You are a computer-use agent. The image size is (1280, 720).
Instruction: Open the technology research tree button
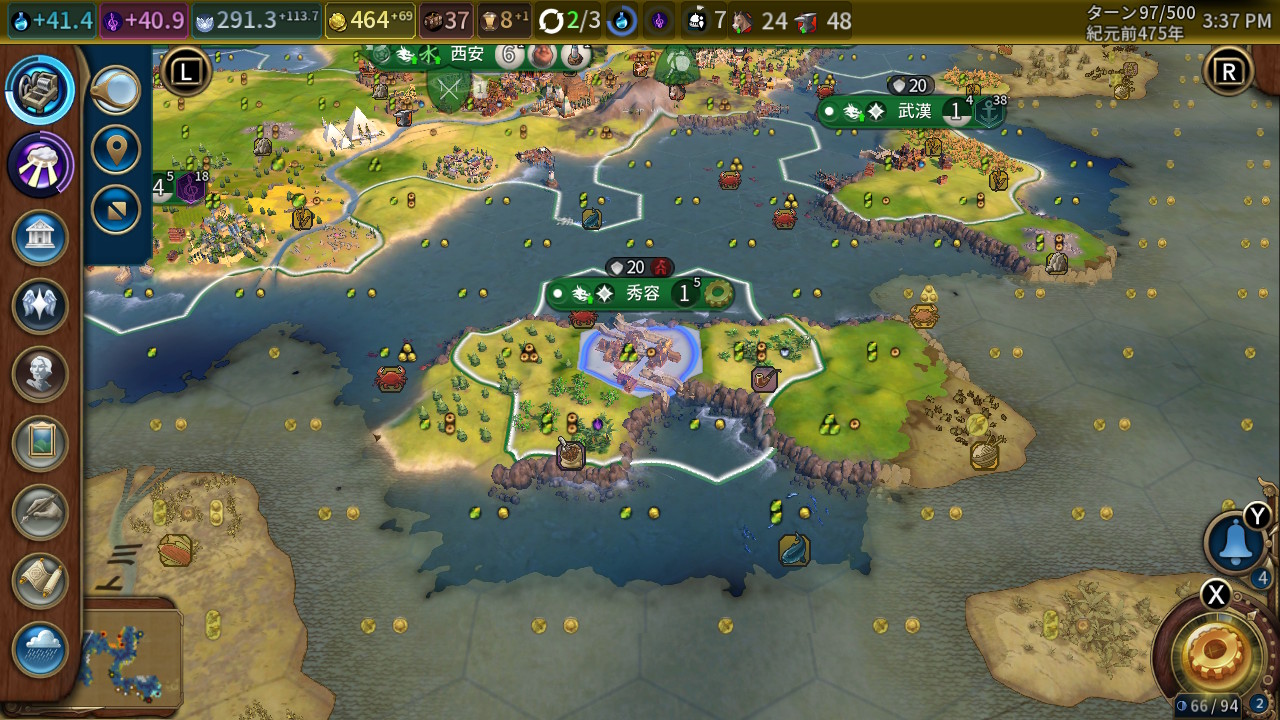[40, 90]
